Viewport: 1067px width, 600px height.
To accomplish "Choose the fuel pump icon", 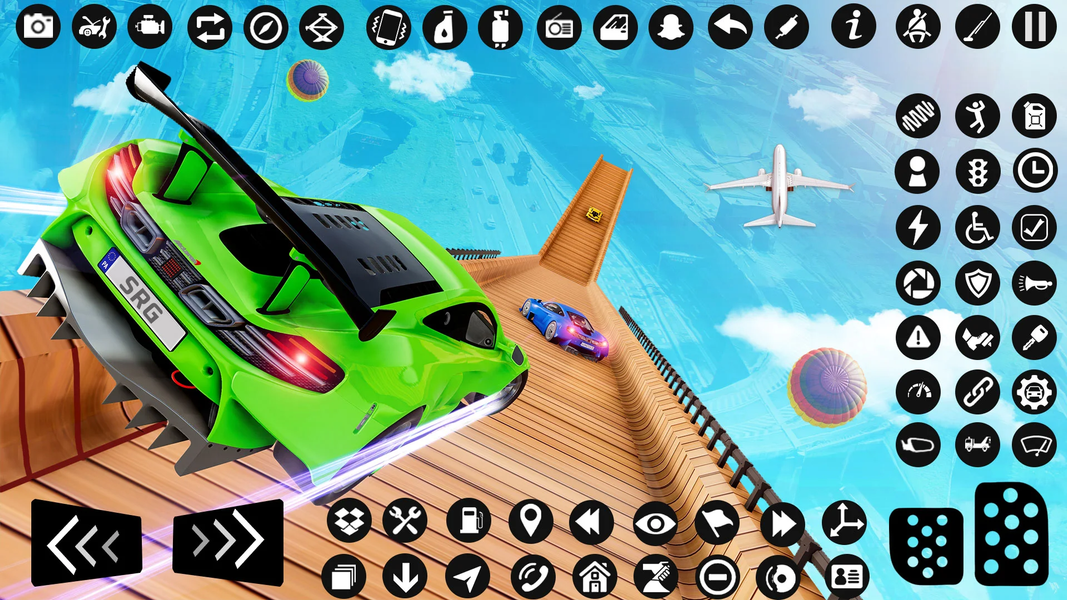I will [468, 520].
